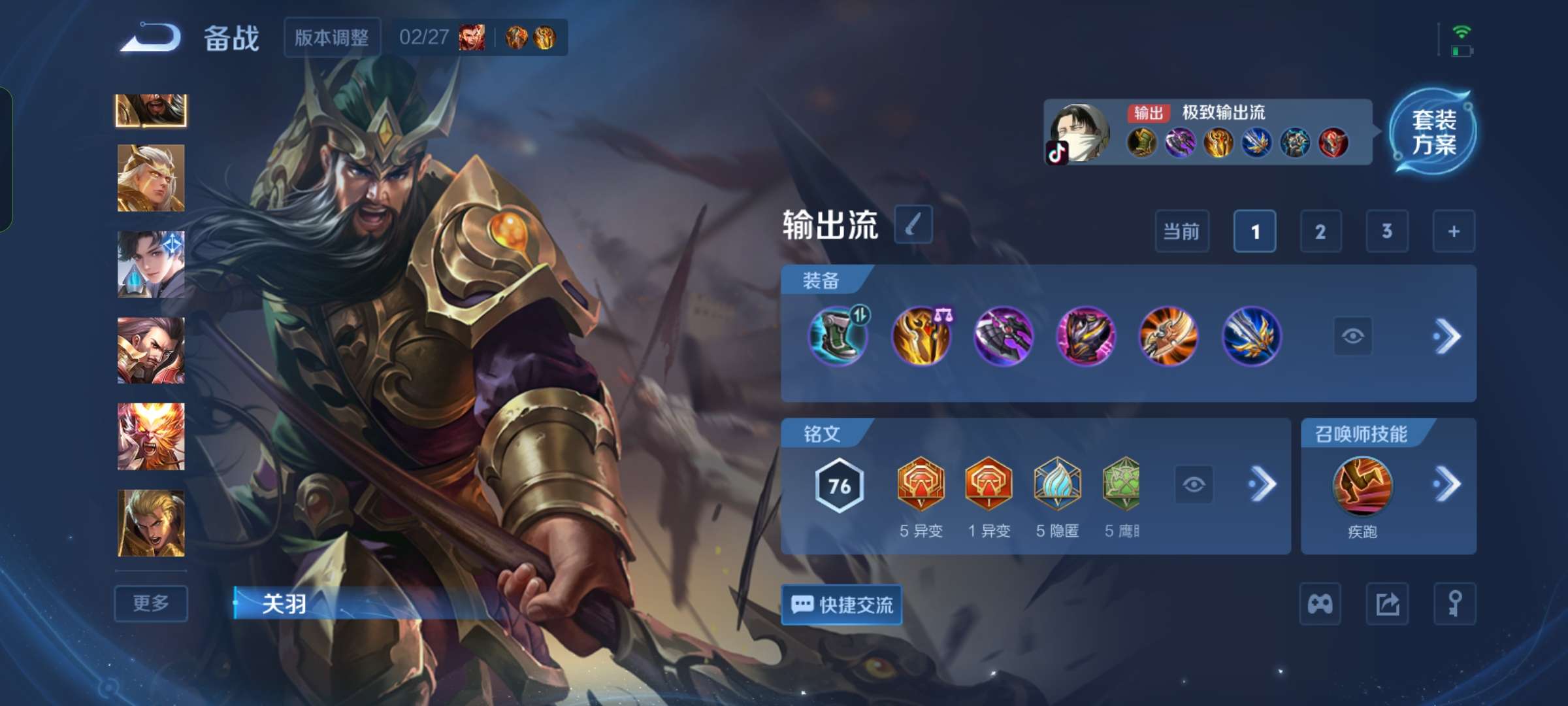Open 版本调整 version adjustments

pos(331,37)
